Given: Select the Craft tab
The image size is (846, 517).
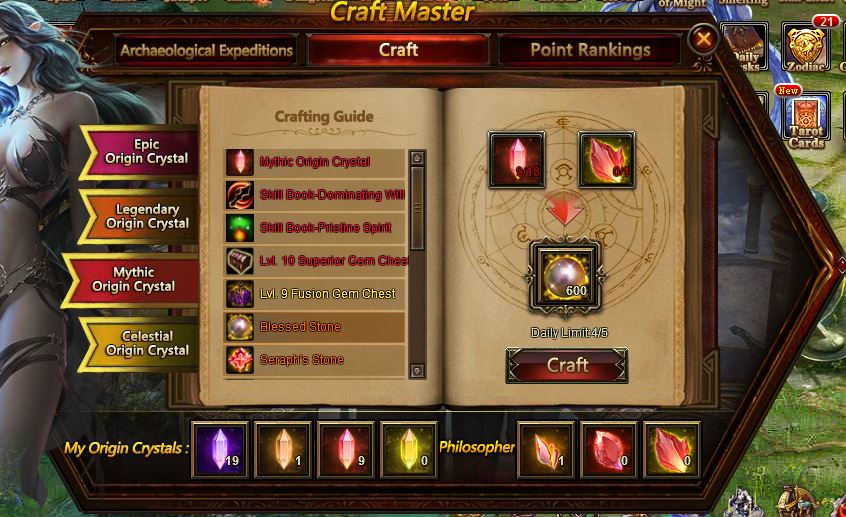Looking at the screenshot, I should (x=398, y=50).
